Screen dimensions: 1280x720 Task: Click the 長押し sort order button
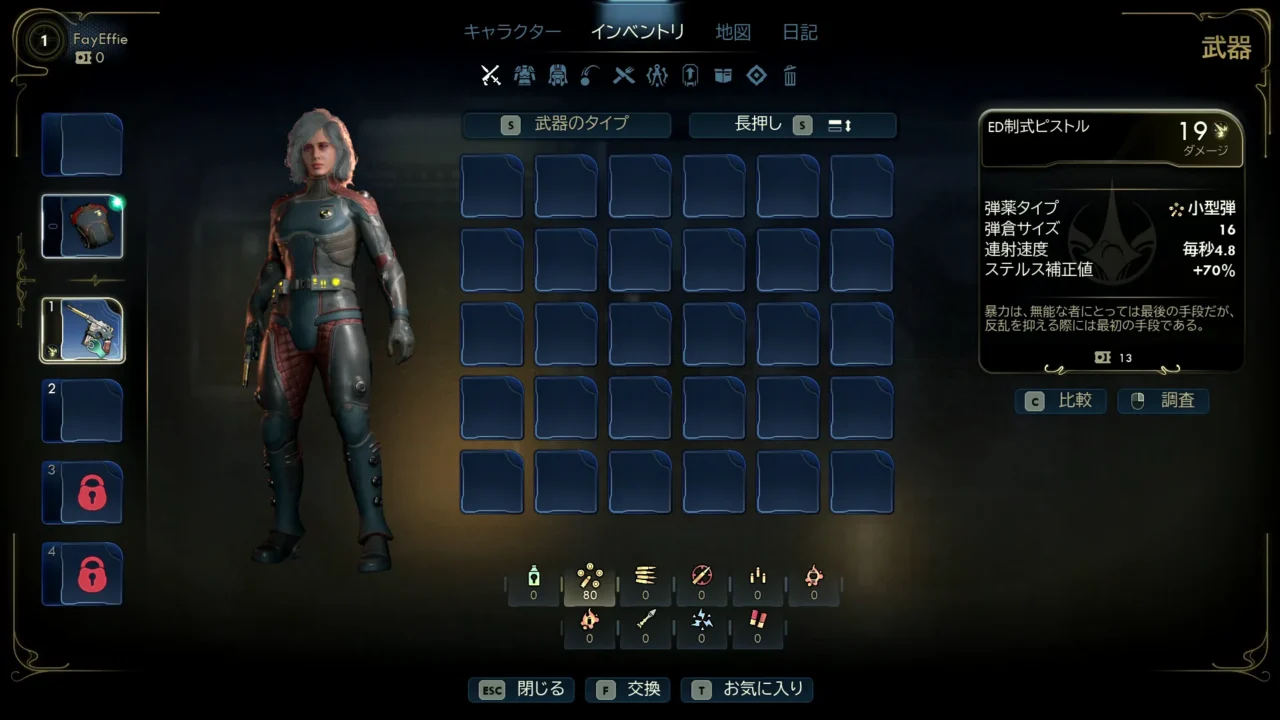(x=792, y=124)
